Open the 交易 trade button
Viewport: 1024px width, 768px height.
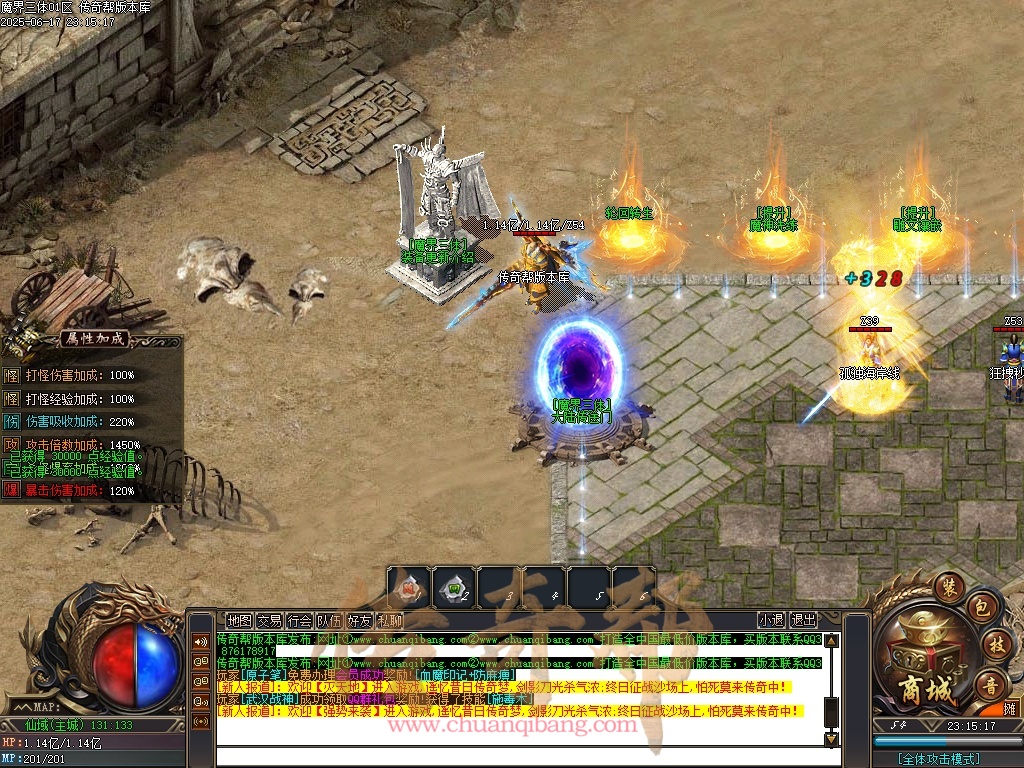pyautogui.click(x=269, y=620)
